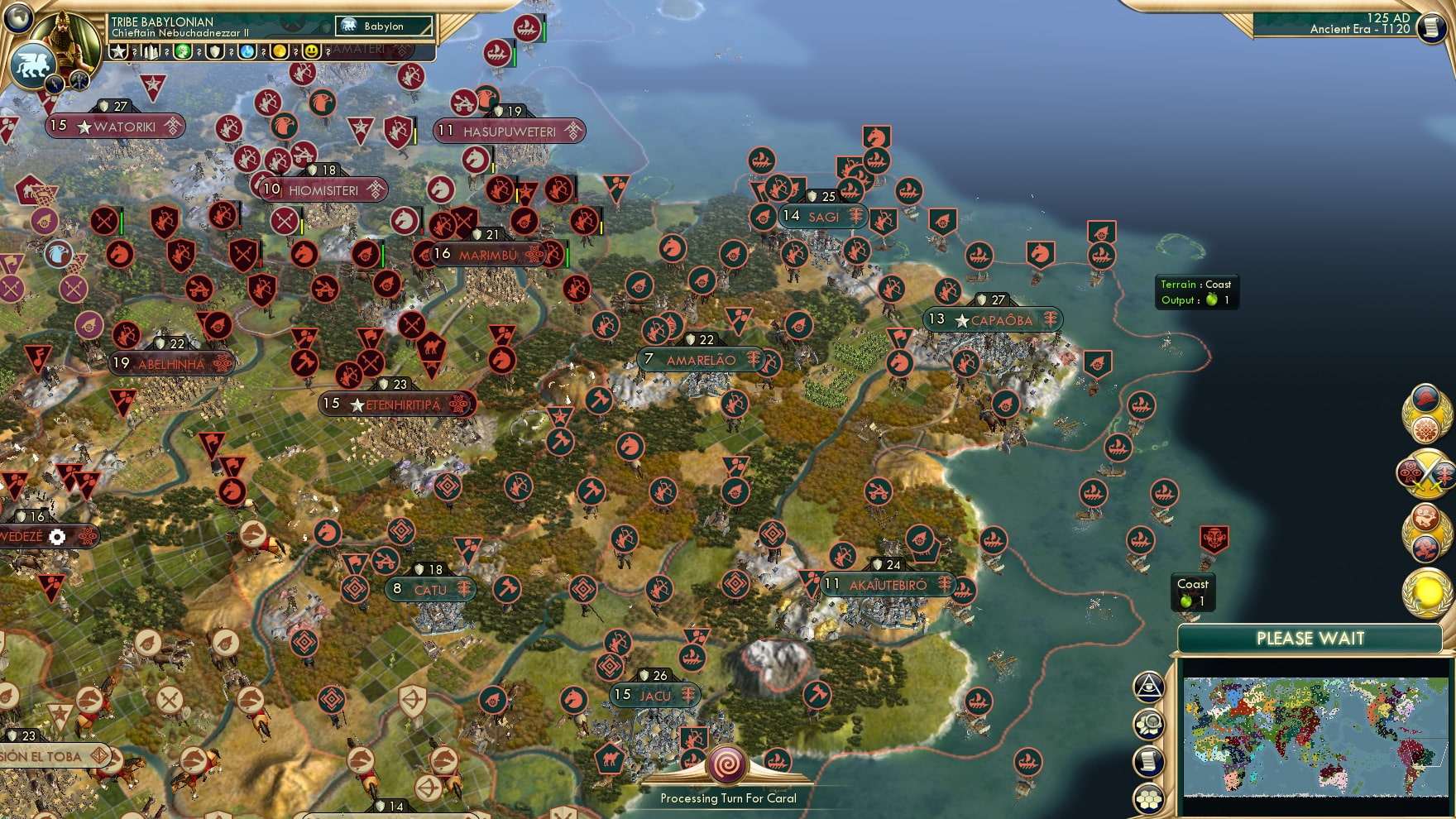The height and width of the screenshot is (819, 1456).
Task: Click the green apple output on Coast tooltip
Action: point(1185,601)
